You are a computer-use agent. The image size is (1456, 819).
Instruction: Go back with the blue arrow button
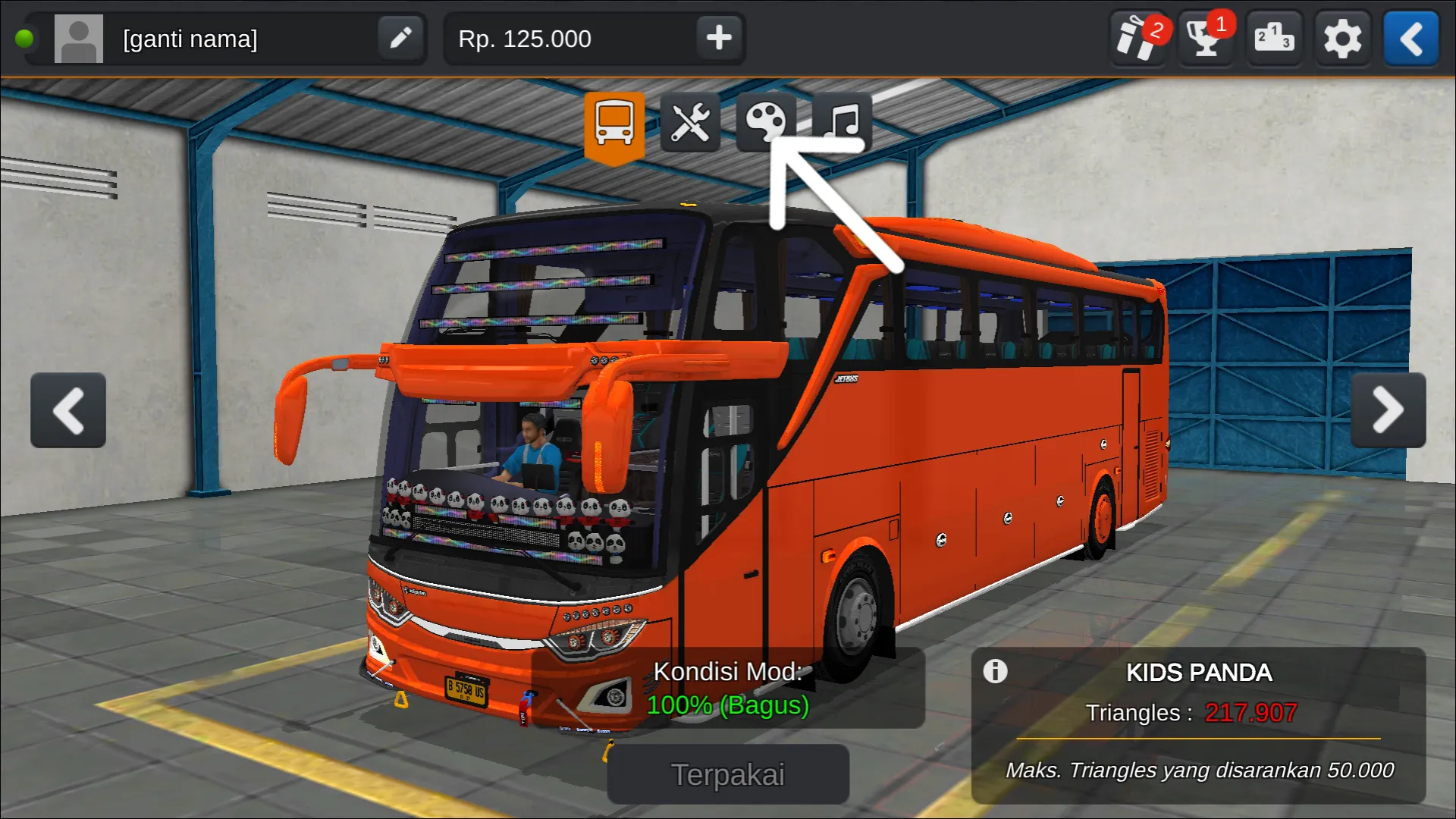tap(1410, 38)
